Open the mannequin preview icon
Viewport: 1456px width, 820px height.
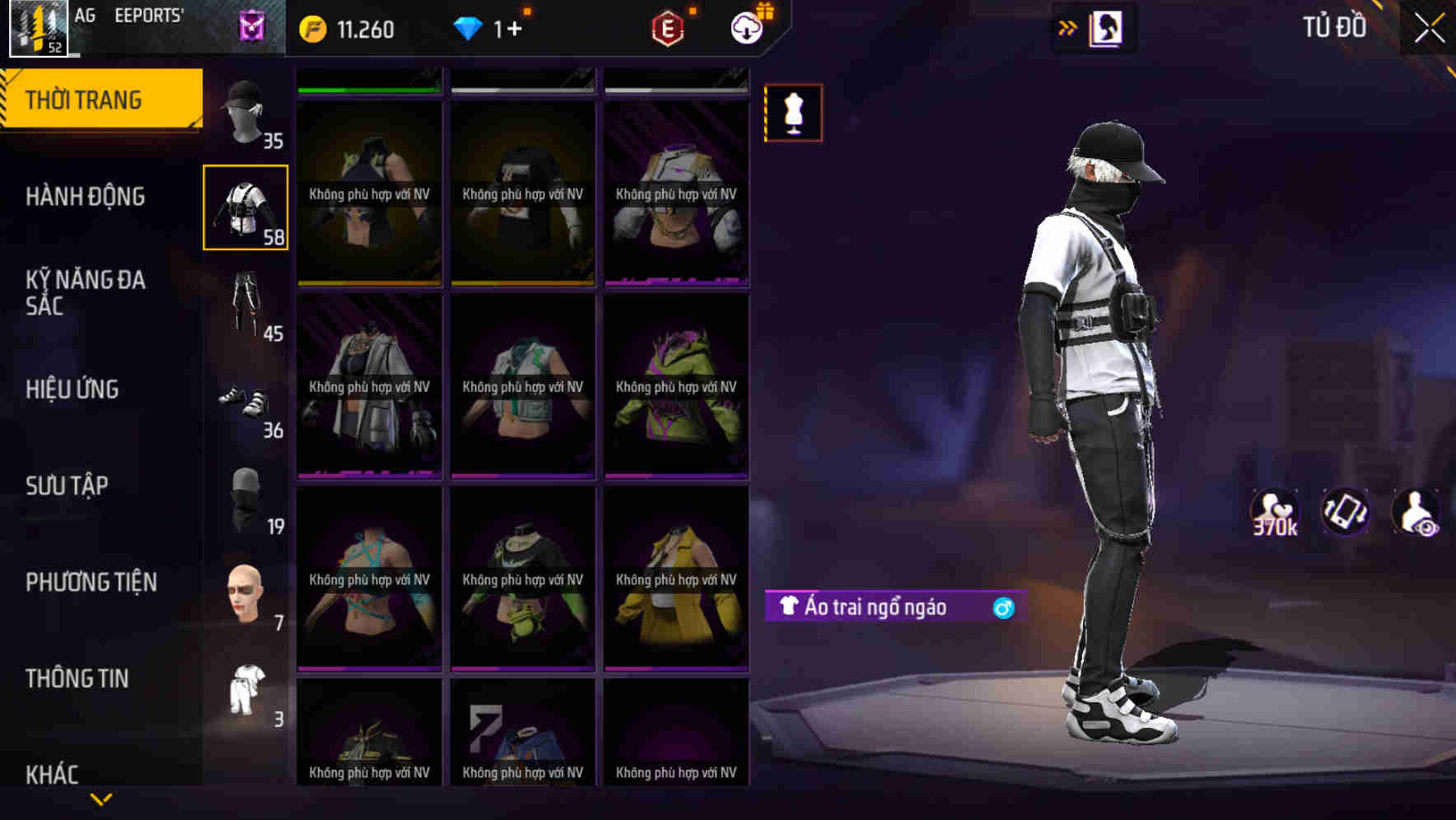(x=792, y=113)
